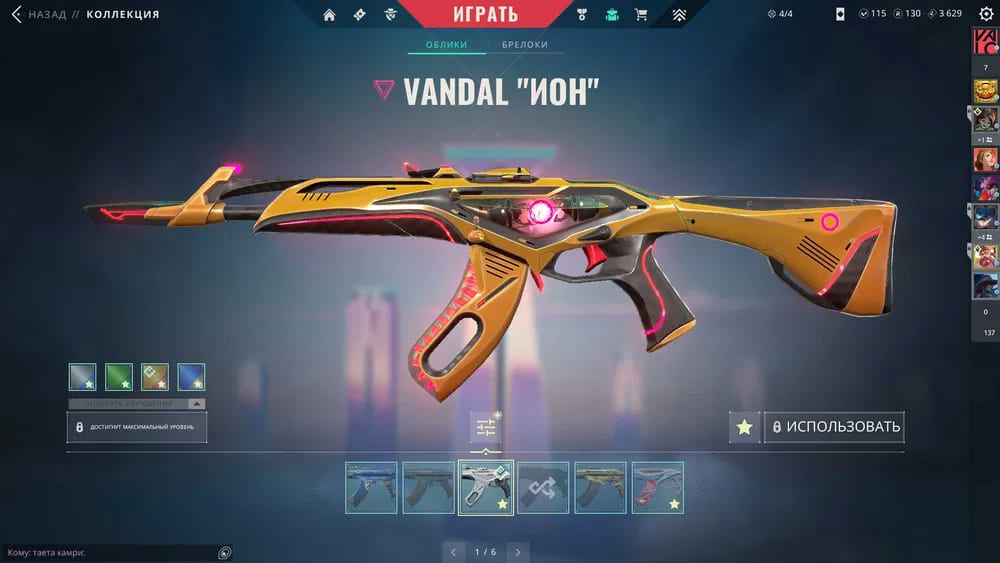Click the ИСПОЛЬЗОВАТЬ equip button

click(x=835, y=427)
